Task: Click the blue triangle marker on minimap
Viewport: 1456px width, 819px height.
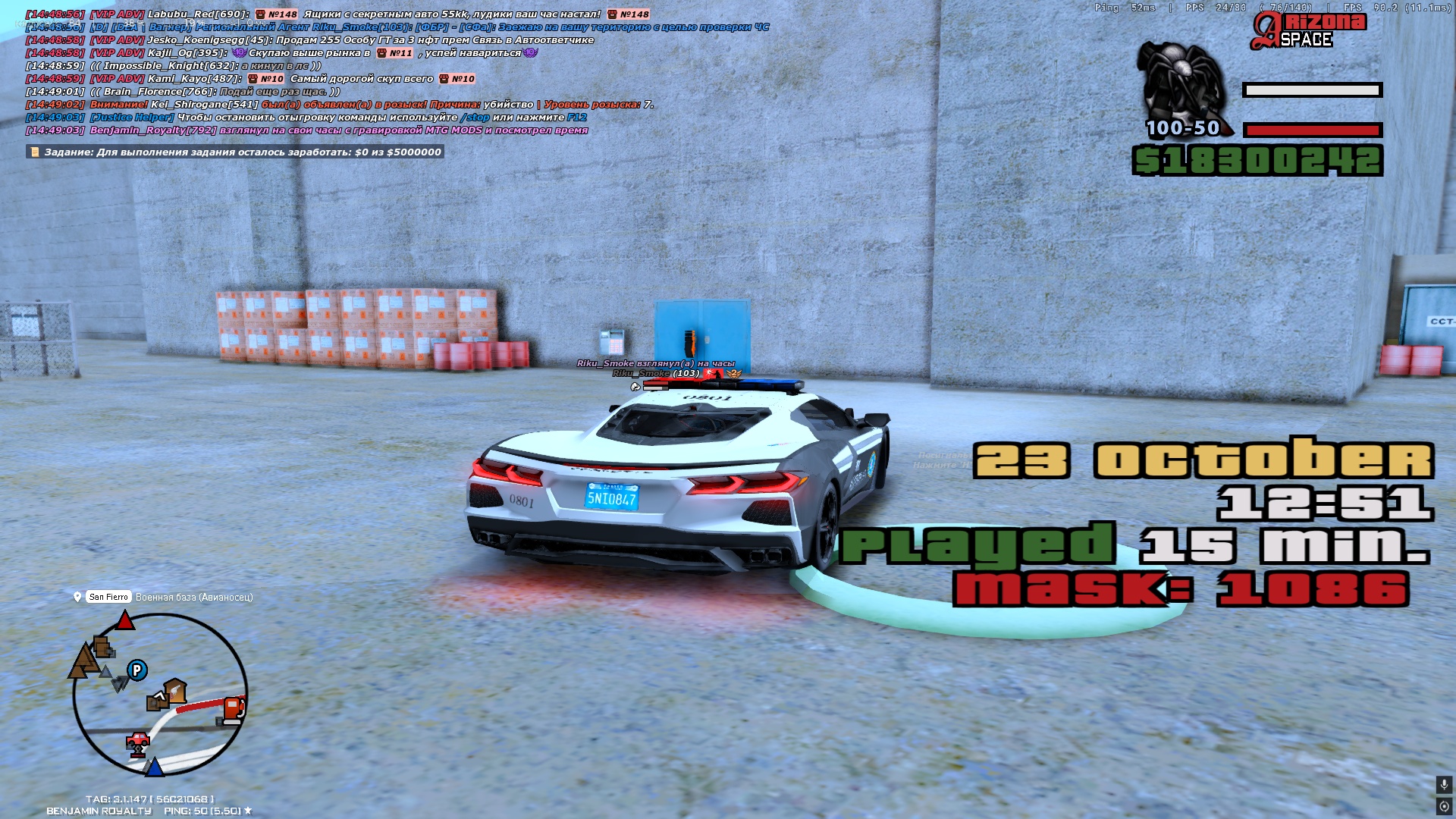Action: (x=154, y=767)
